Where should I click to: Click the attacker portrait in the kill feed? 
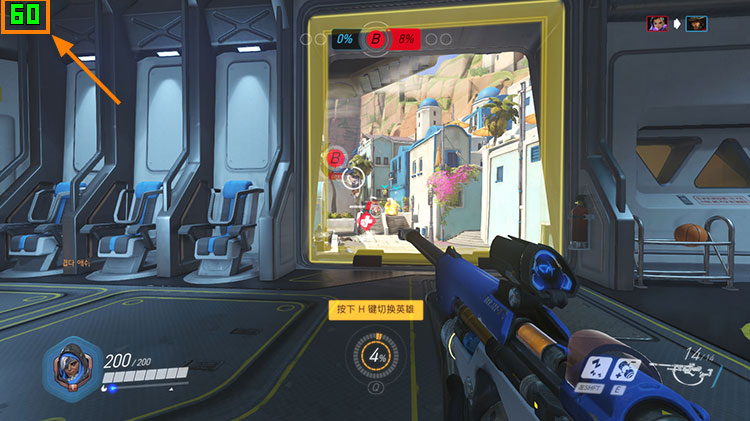click(658, 22)
